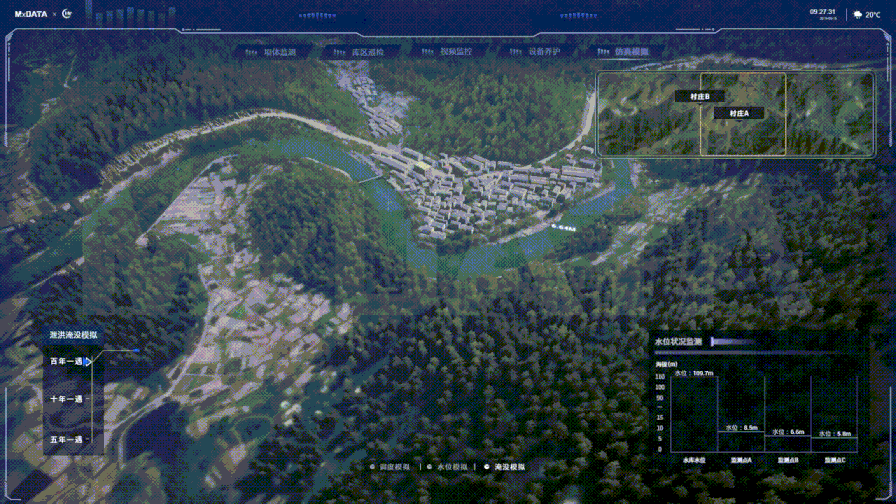Activate the 淹没模拟 mode
Image resolution: width=896 pixels, height=504 pixels.
coord(509,467)
